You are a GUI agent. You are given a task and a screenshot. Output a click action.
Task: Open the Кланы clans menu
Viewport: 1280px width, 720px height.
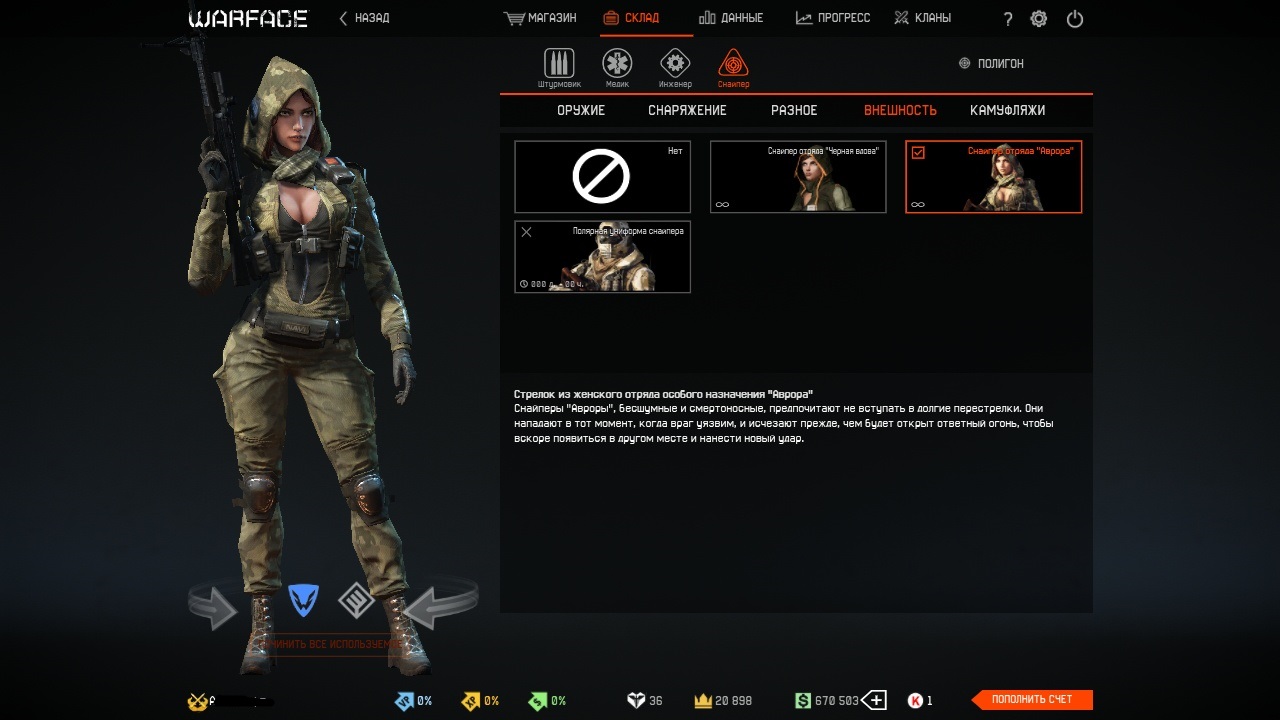(922, 18)
